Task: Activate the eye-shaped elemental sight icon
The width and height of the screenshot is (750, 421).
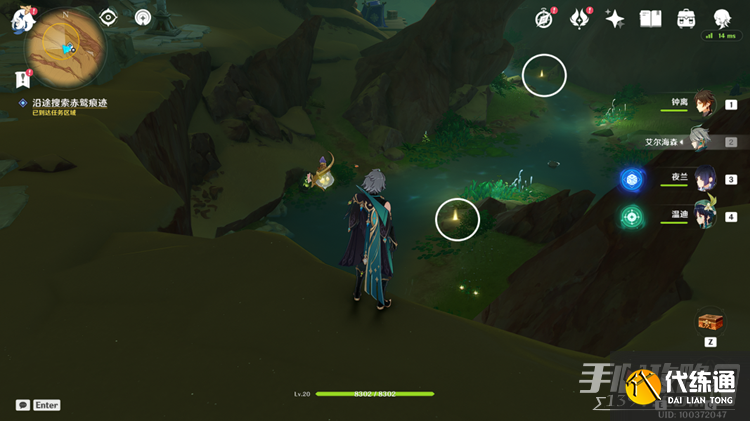Action: coord(109,18)
